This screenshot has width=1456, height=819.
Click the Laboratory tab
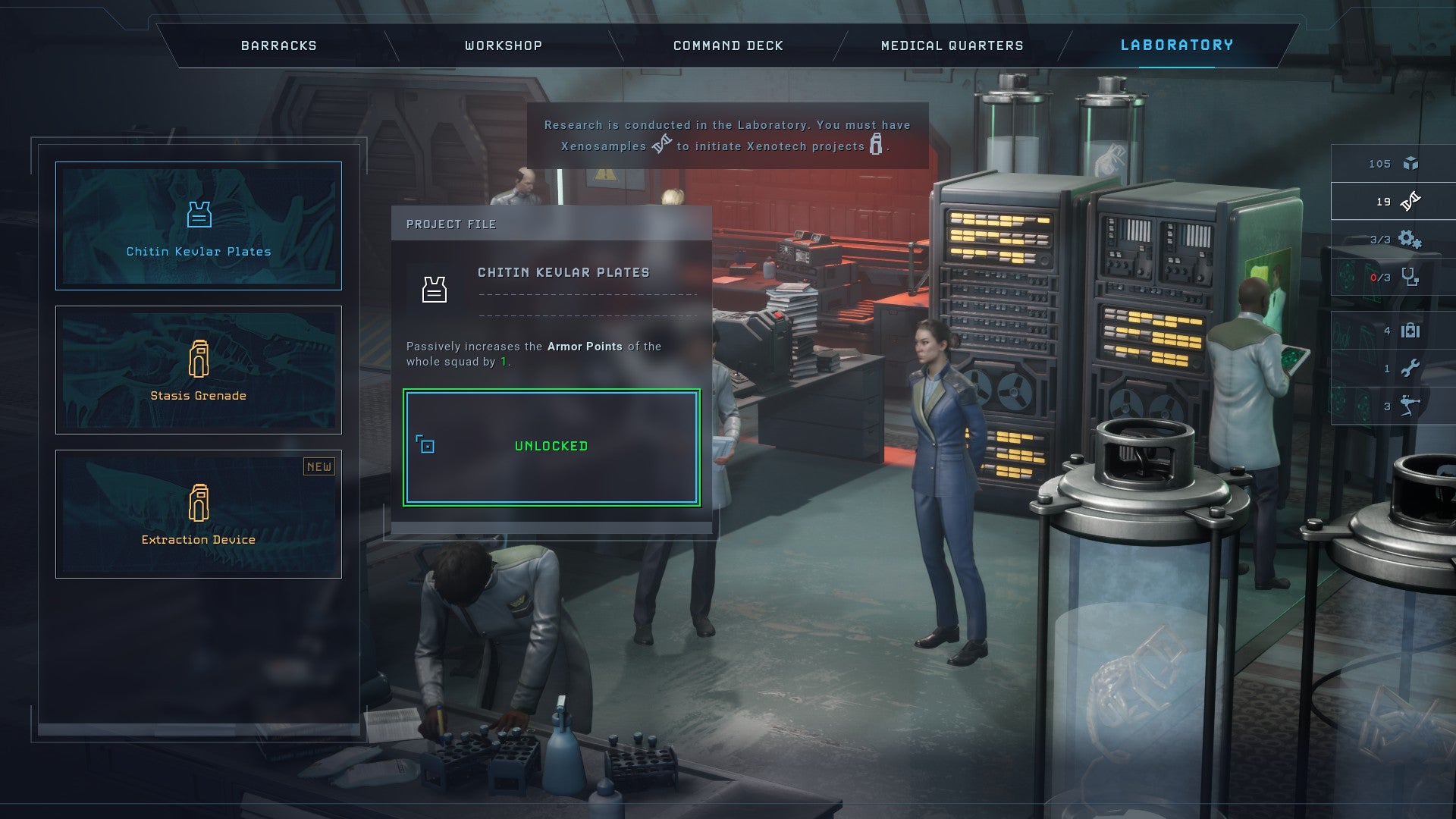pyautogui.click(x=1177, y=45)
